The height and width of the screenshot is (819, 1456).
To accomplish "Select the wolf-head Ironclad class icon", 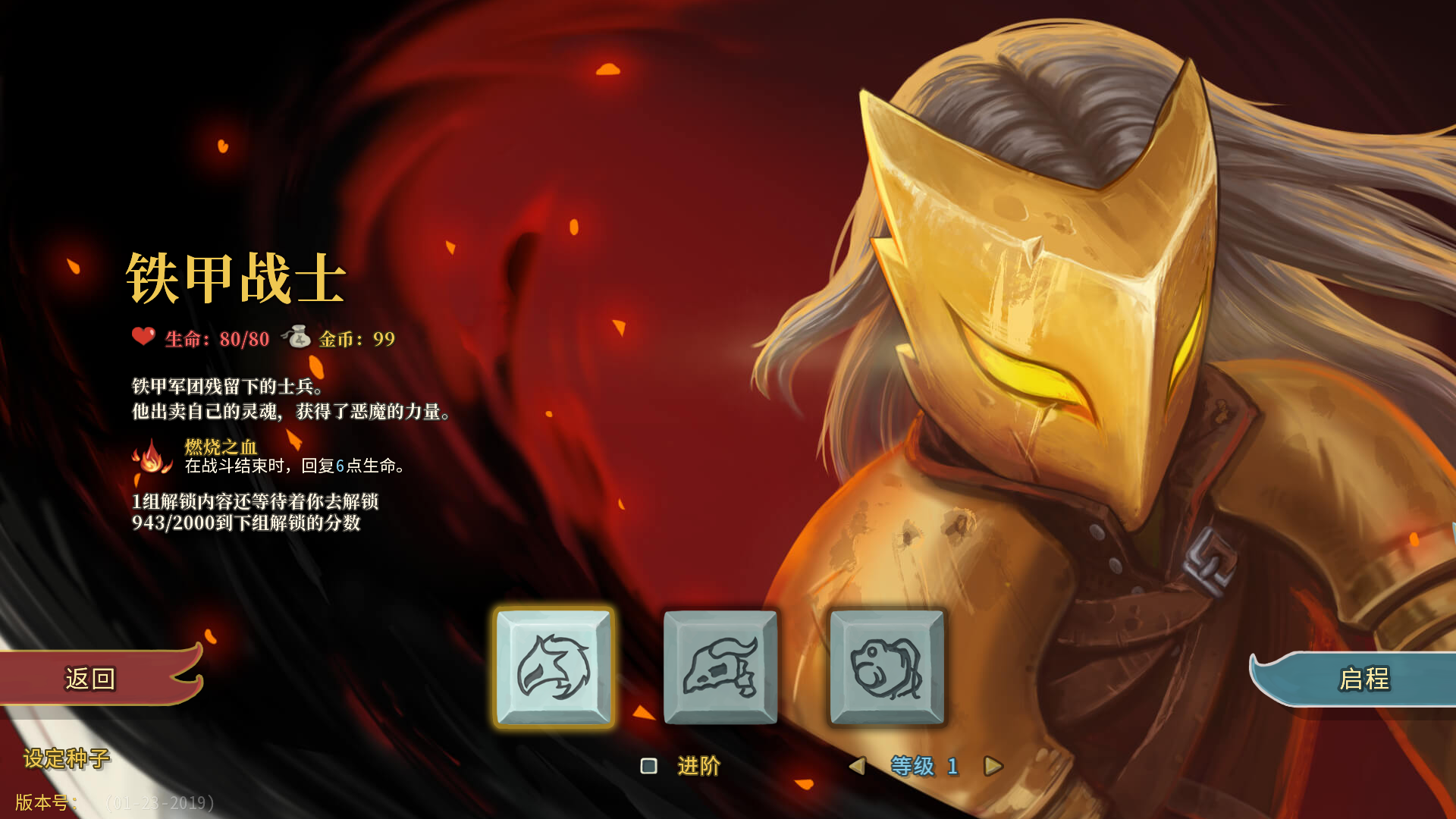I will [x=553, y=666].
